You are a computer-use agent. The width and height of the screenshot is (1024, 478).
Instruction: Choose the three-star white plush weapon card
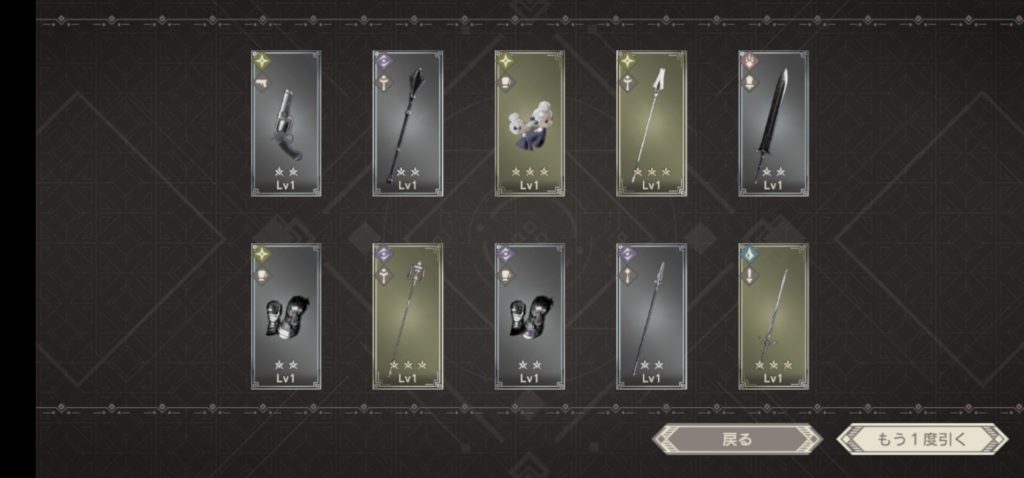coord(530,123)
